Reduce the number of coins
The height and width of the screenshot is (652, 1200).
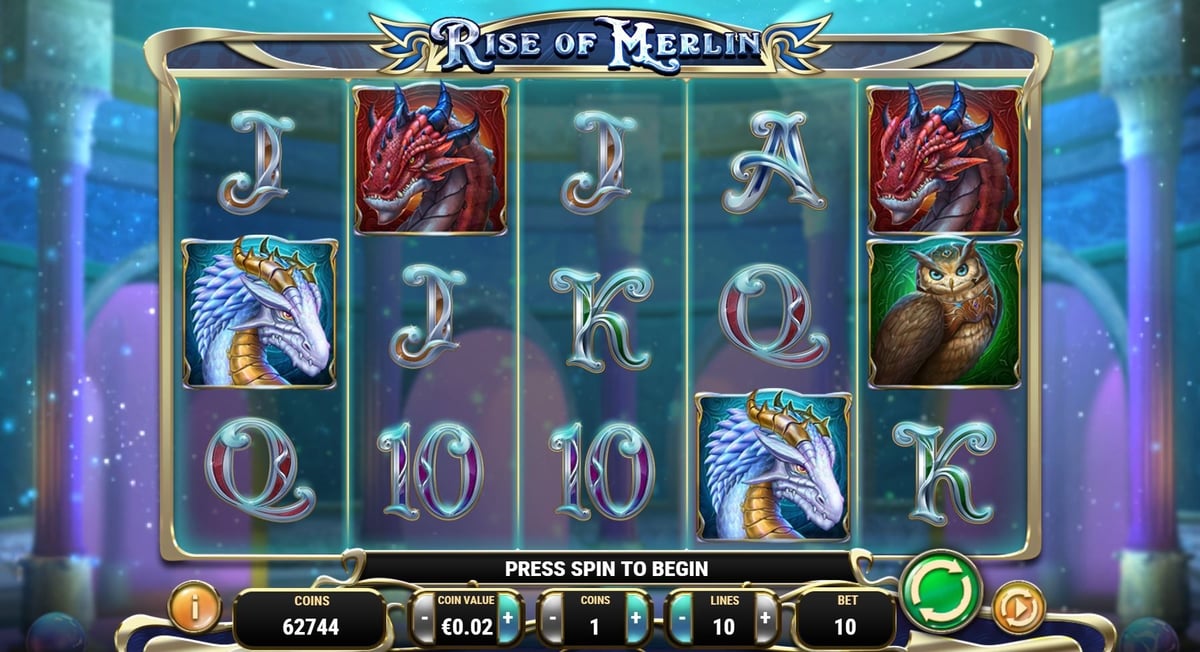click(552, 618)
